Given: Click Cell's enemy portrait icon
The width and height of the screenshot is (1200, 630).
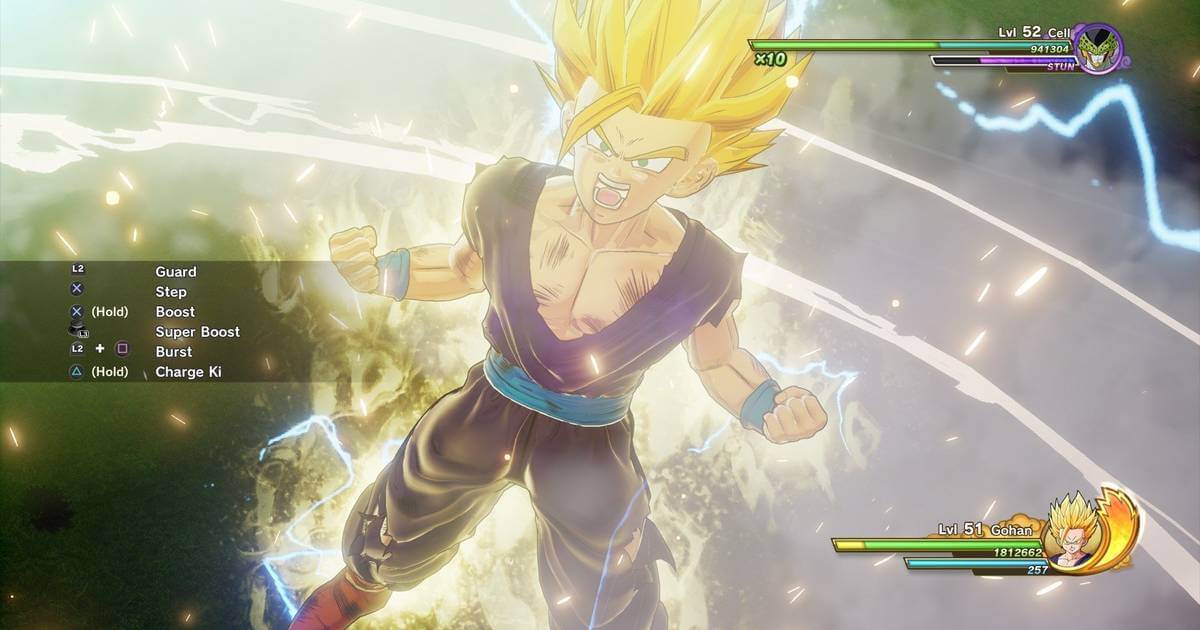Looking at the screenshot, I should point(1099,47).
